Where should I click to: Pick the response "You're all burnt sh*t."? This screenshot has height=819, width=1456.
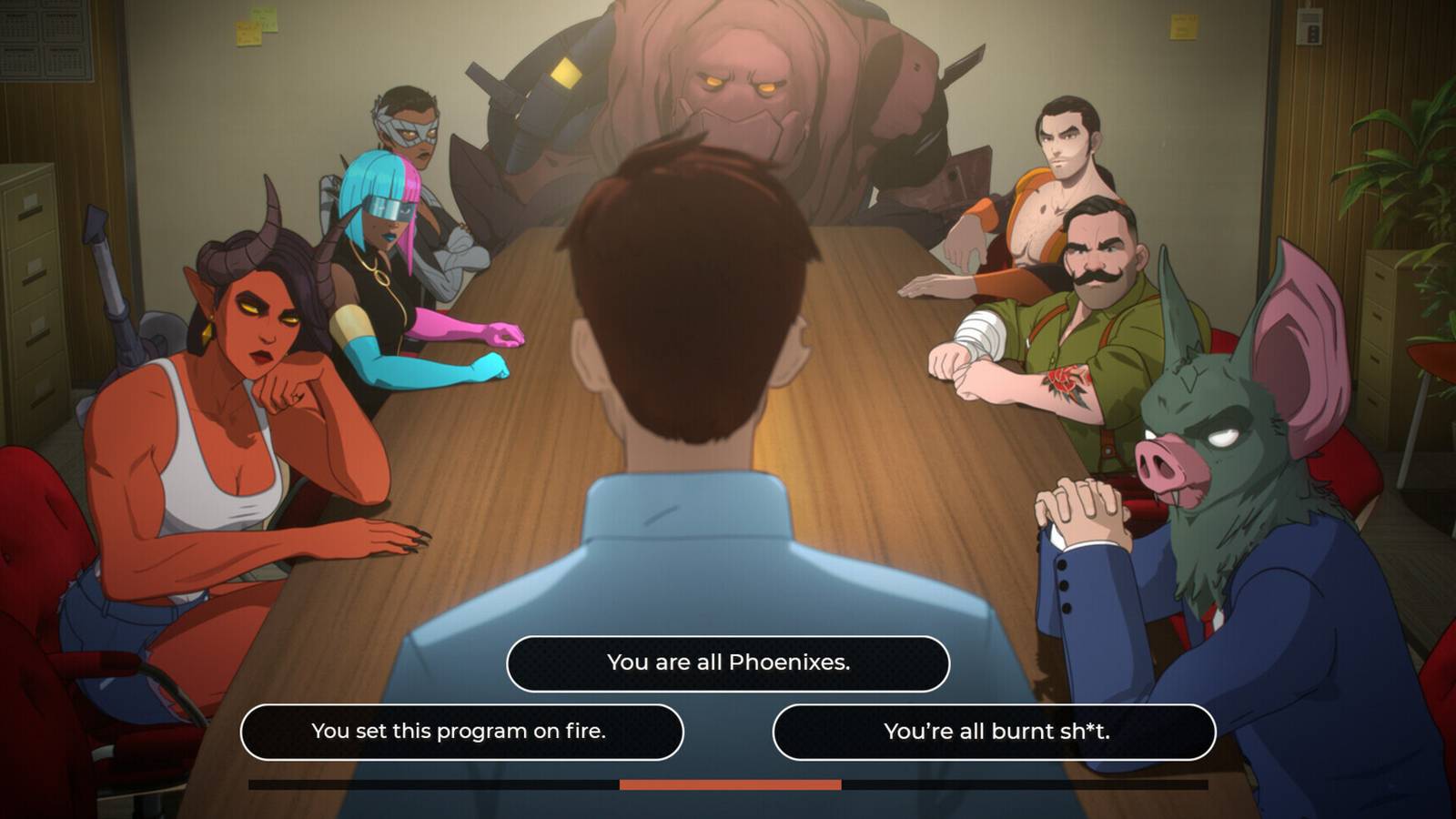(x=996, y=731)
